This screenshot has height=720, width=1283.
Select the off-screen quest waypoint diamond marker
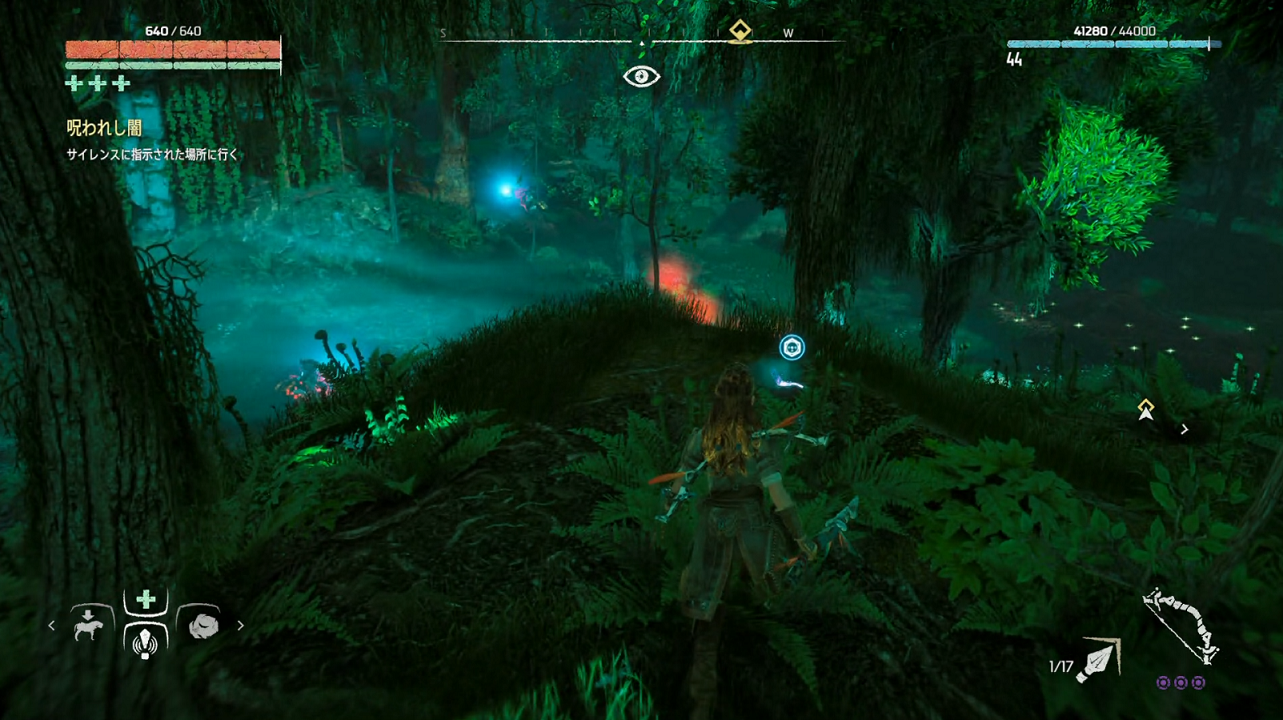tap(1146, 408)
